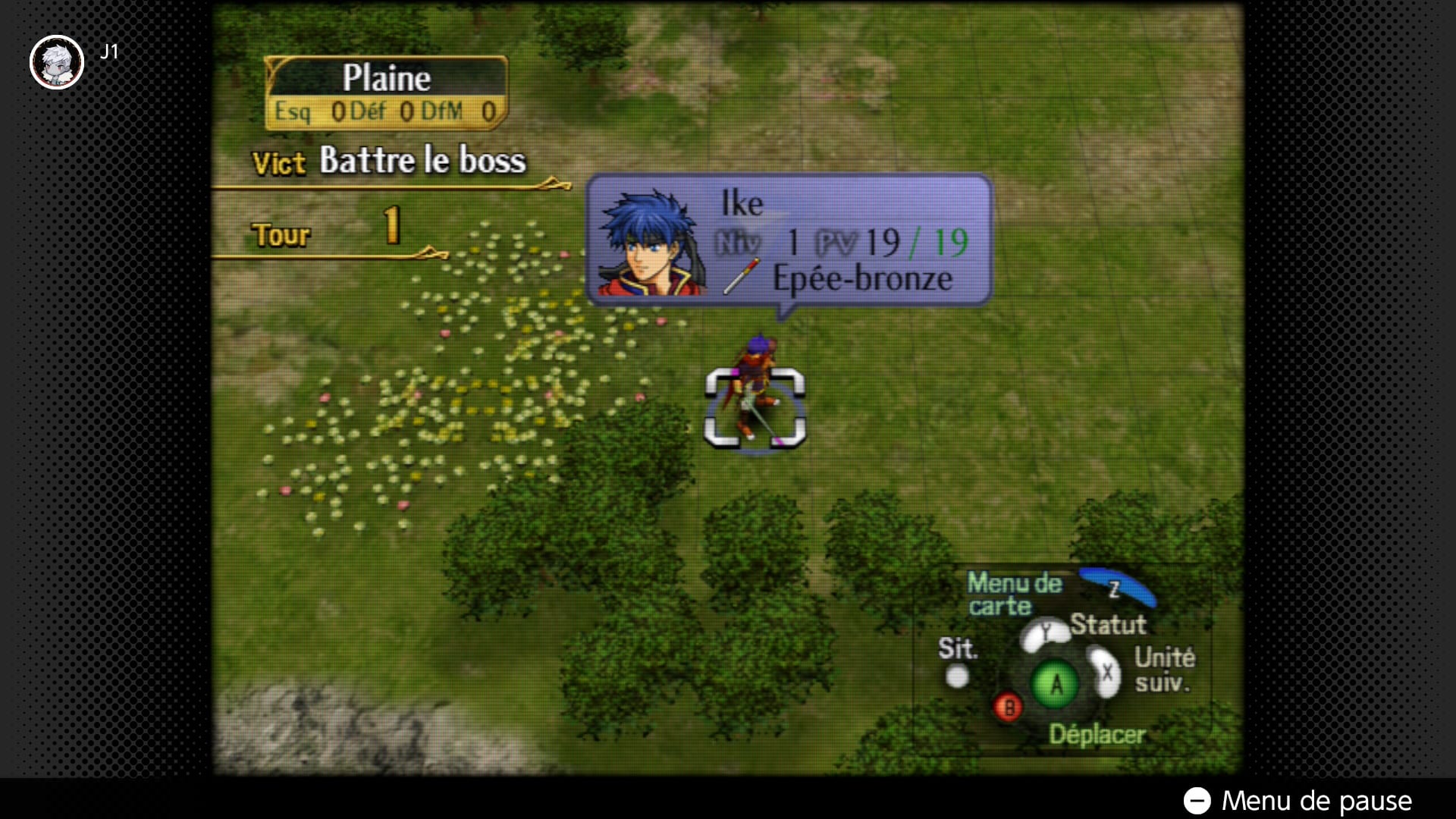Open the J1 player profile avatar
1456x819 pixels.
click(x=57, y=62)
